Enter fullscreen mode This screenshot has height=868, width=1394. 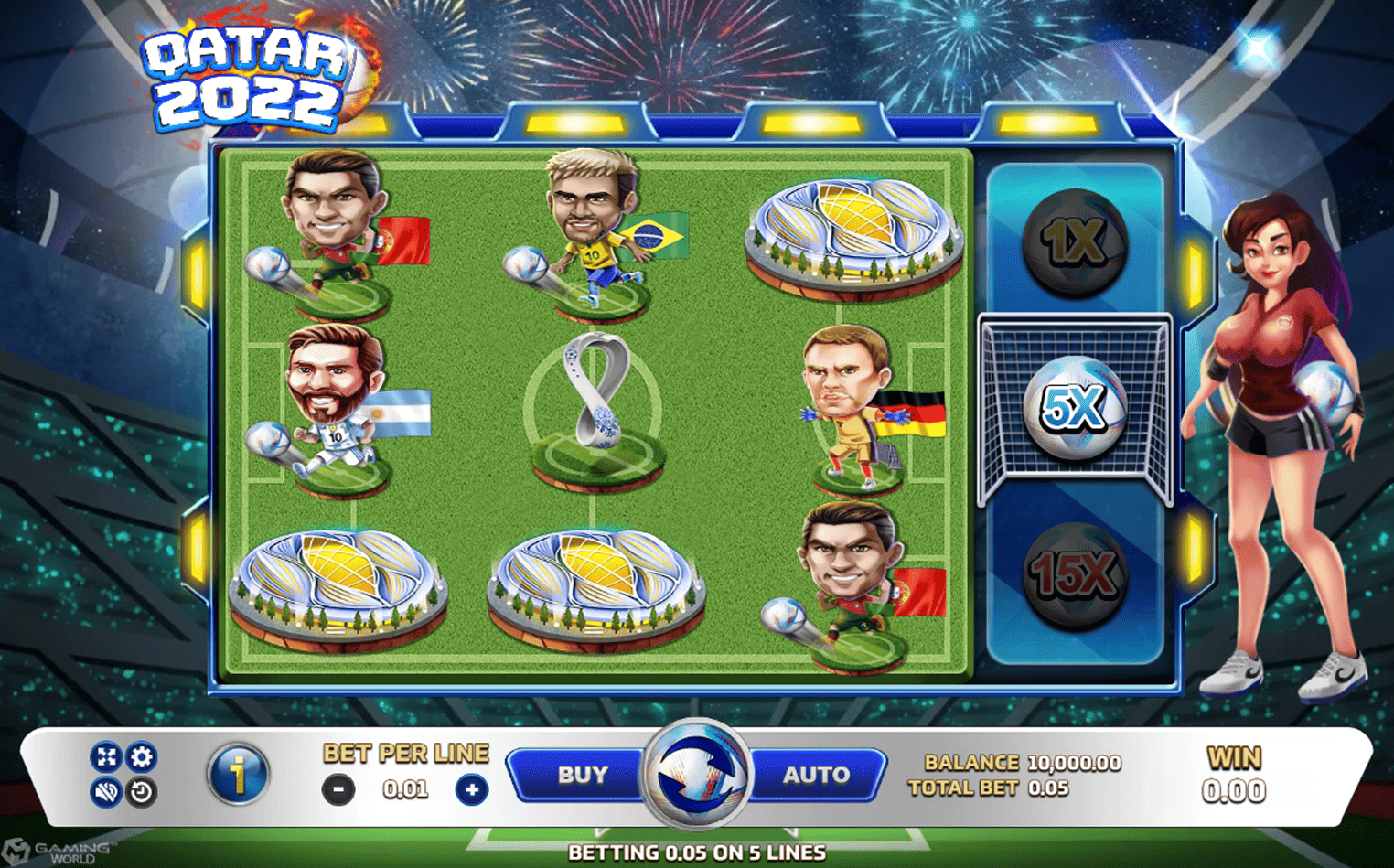click(108, 757)
